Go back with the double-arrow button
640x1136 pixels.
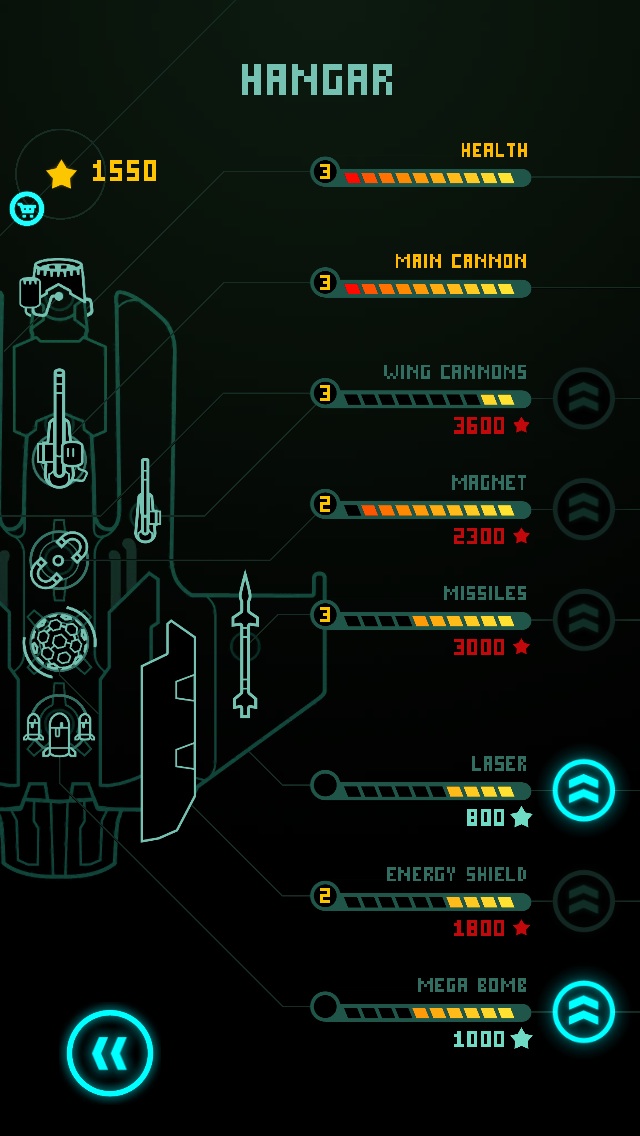(x=110, y=1053)
